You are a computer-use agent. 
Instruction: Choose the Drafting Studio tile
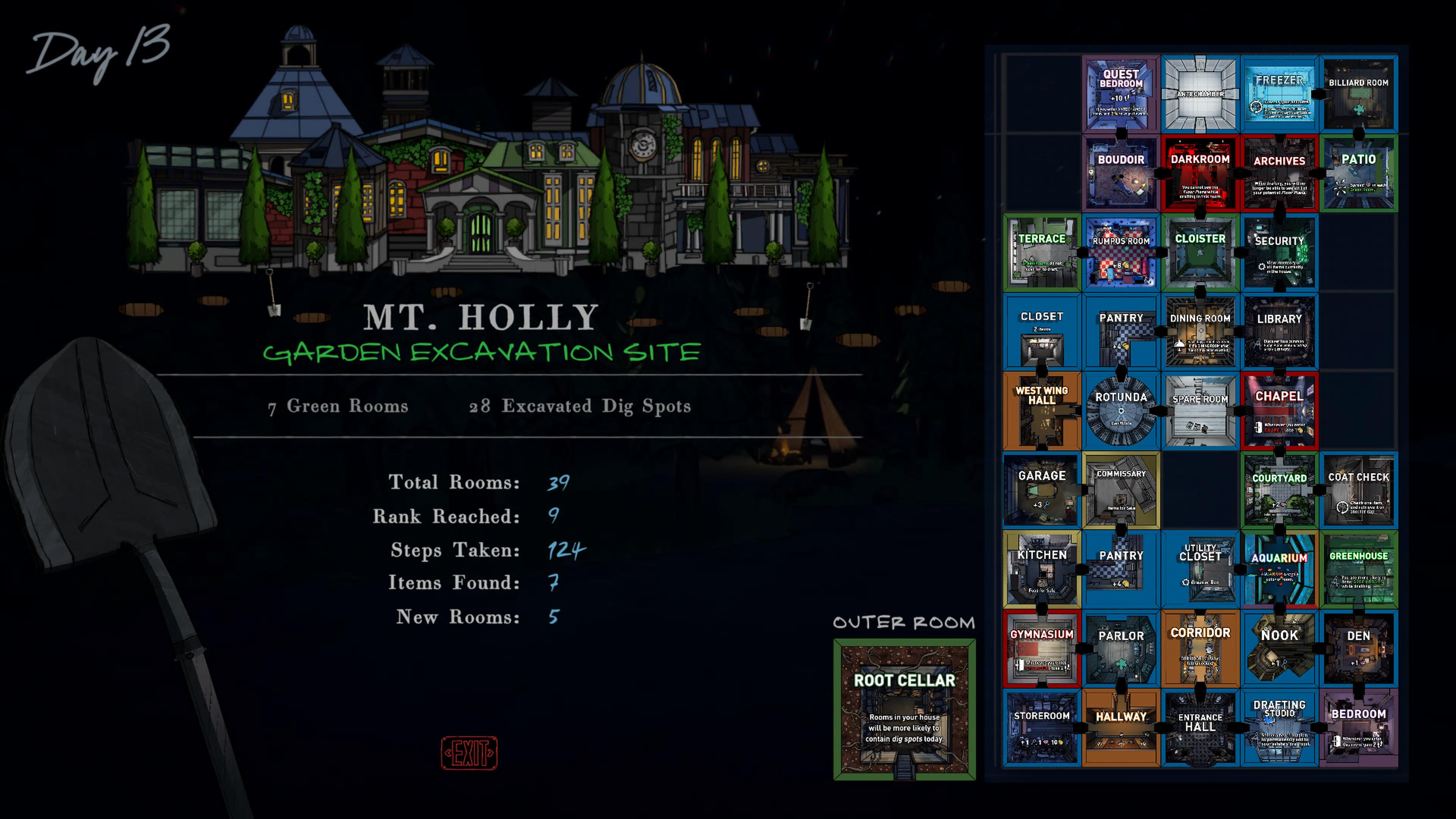[x=1279, y=728]
